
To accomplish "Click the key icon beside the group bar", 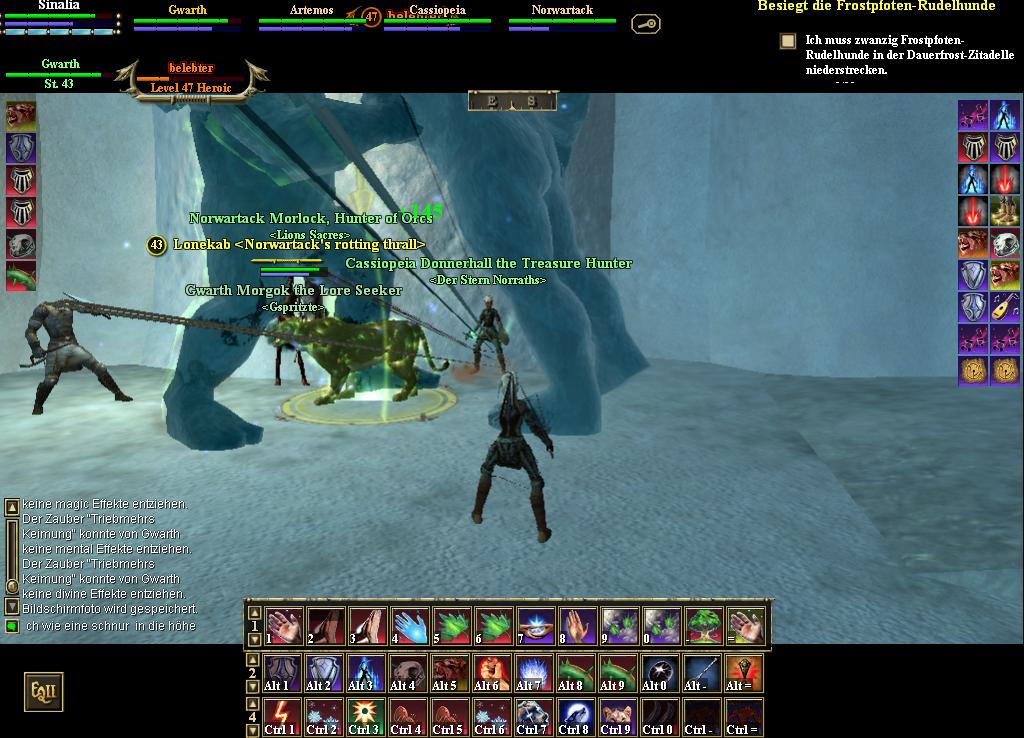I will 646,22.
